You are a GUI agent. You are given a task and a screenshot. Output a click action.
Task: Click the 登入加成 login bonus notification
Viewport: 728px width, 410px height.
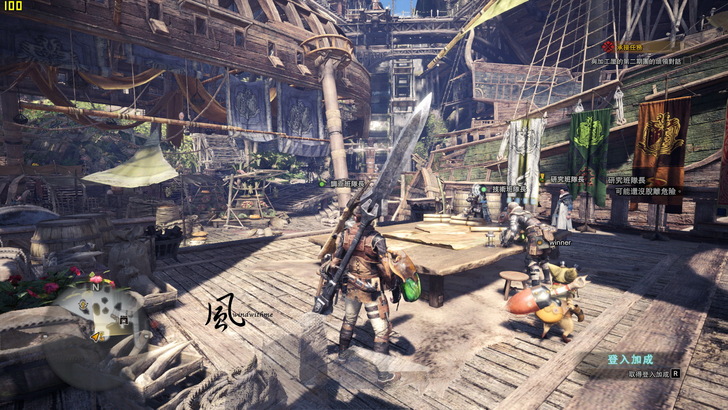click(630, 359)
